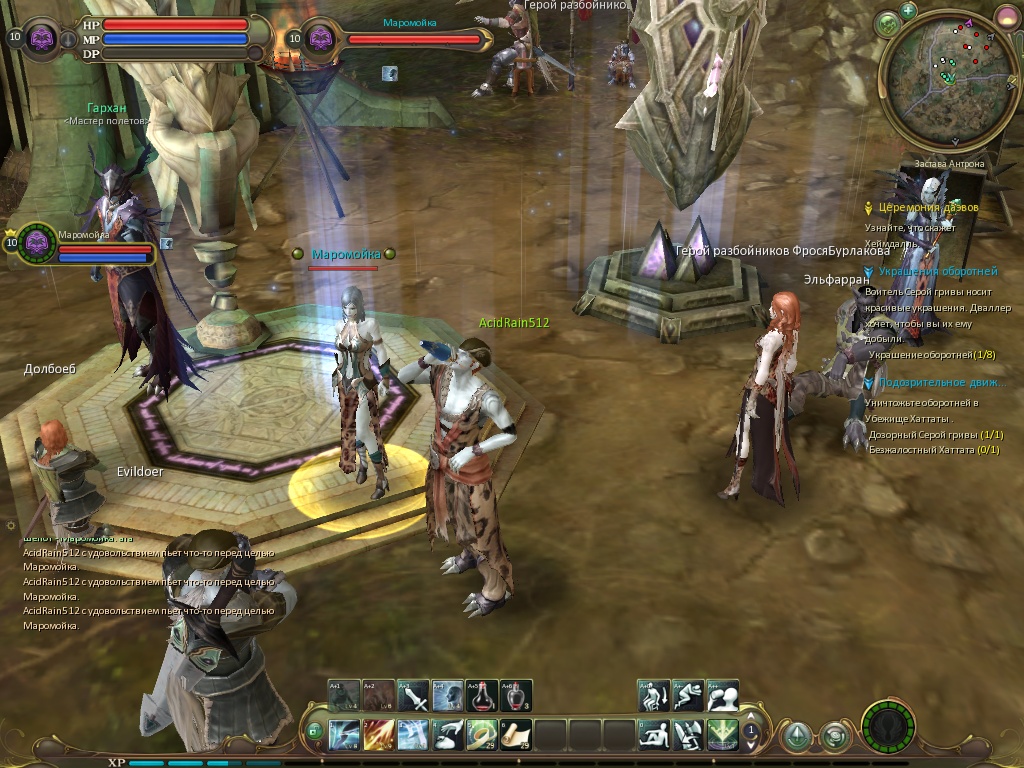Open the Украшения оборотней quest entry
Screen dimensions: 1024x768
pyautogui.click(x=937, y=272)
